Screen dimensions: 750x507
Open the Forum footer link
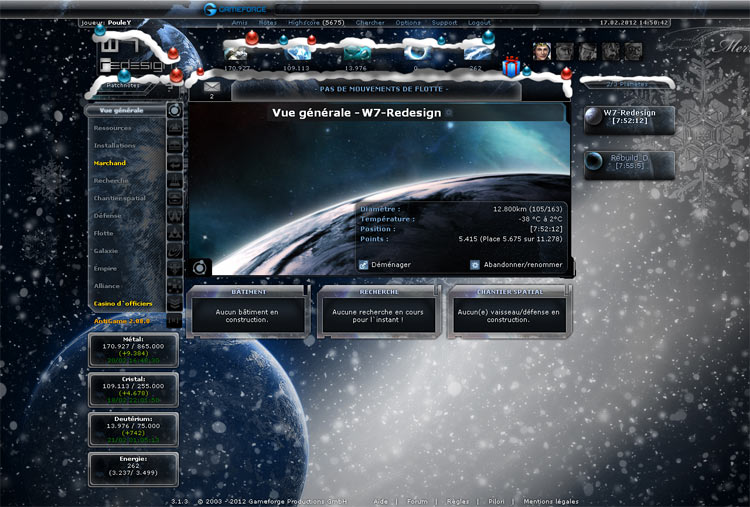(417, 501)
